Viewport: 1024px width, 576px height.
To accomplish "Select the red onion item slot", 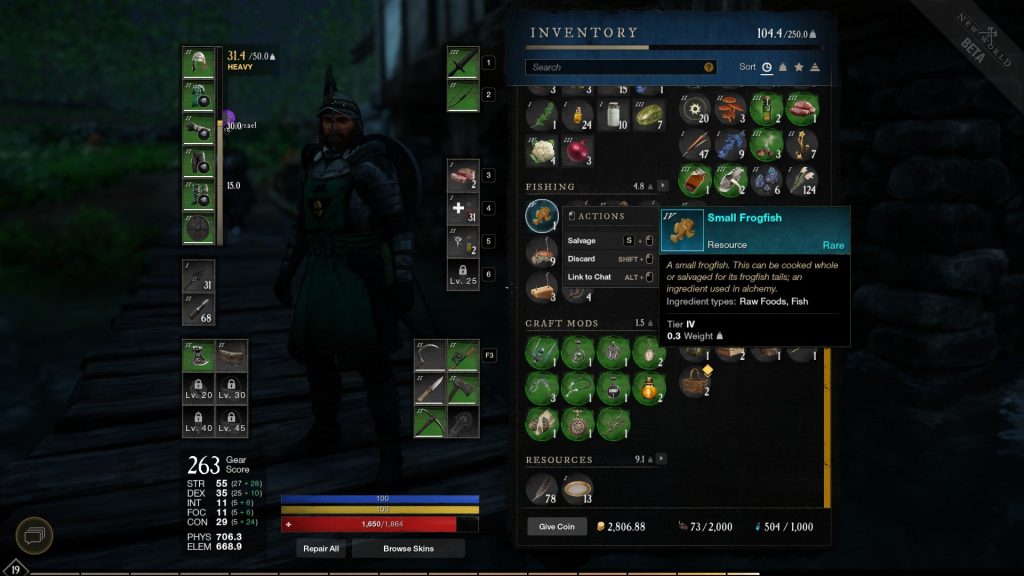I will (578, 151).
